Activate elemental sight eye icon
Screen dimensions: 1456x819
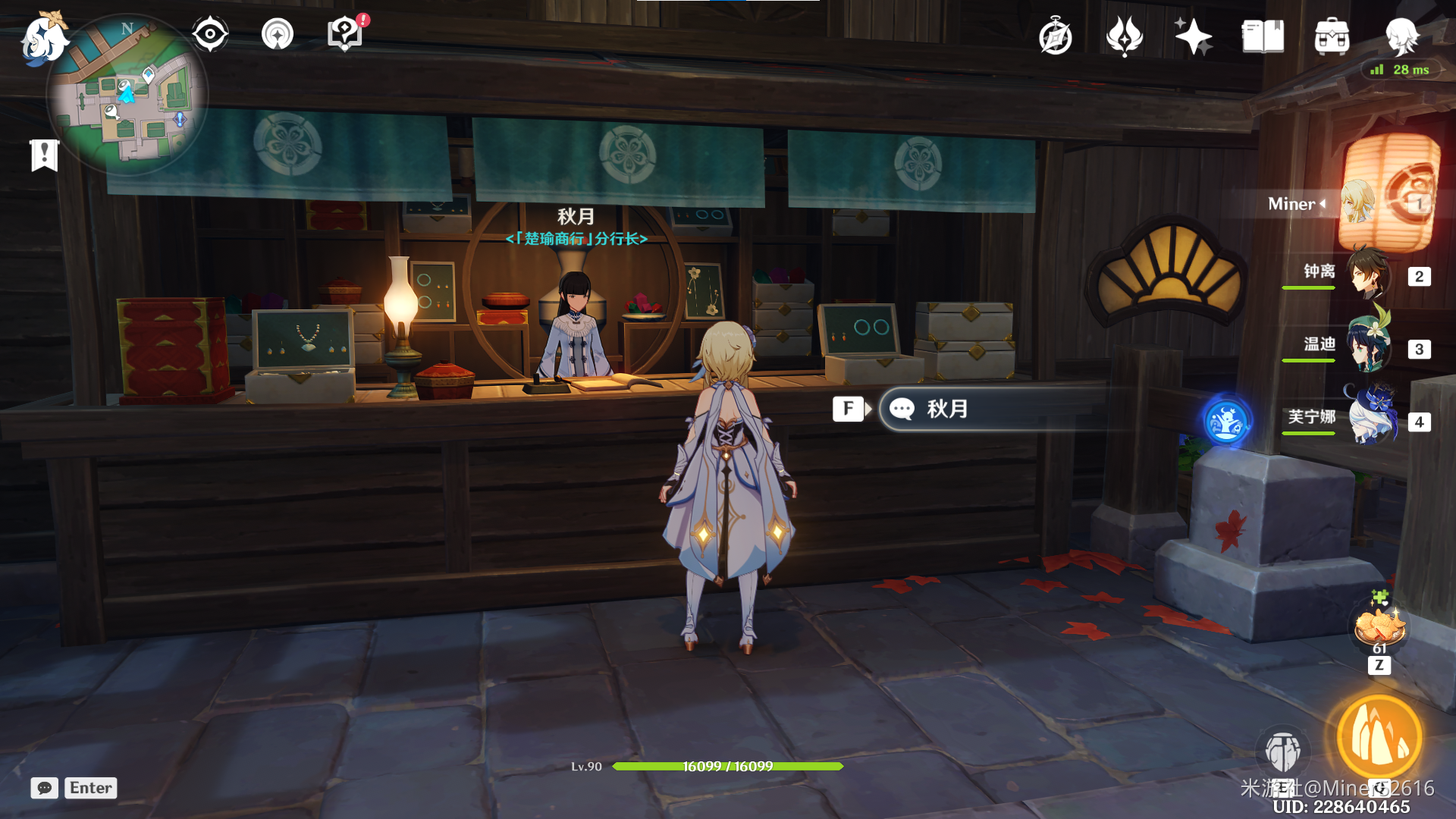coord(210,34)
